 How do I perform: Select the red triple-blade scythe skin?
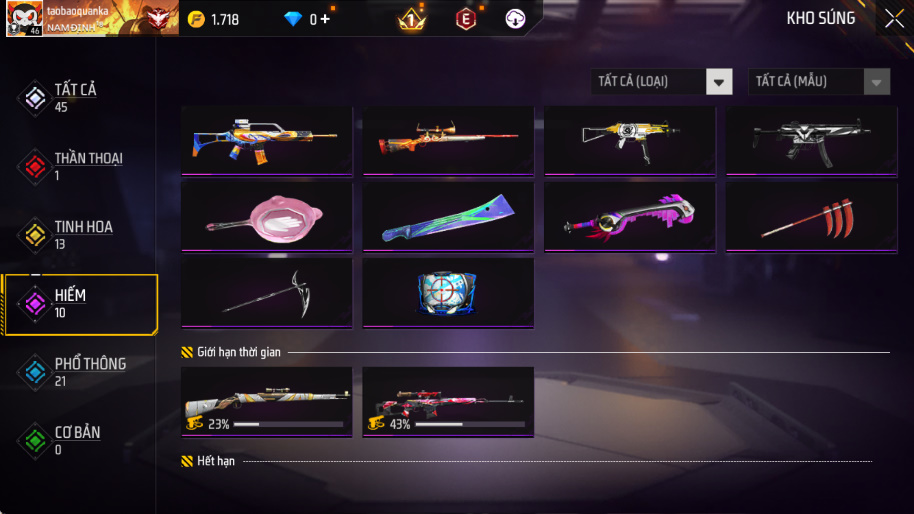pyautogui.click(x=811, y=215)
